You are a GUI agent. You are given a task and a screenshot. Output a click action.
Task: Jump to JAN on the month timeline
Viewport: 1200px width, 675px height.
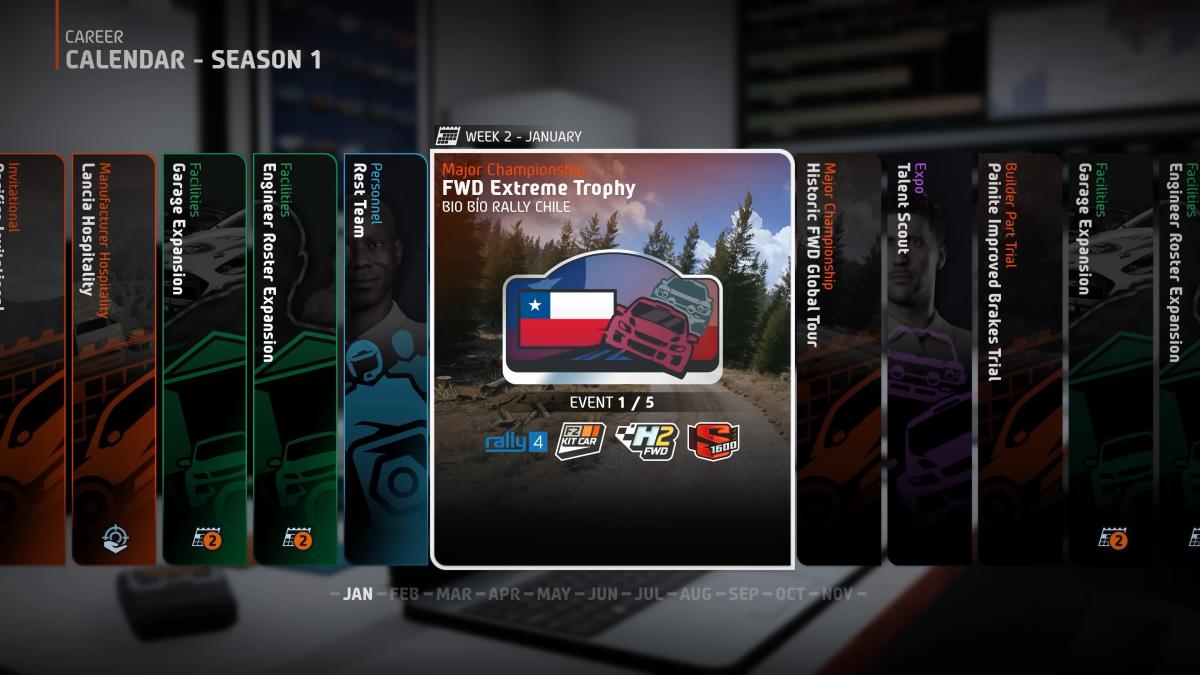[357, 594]
